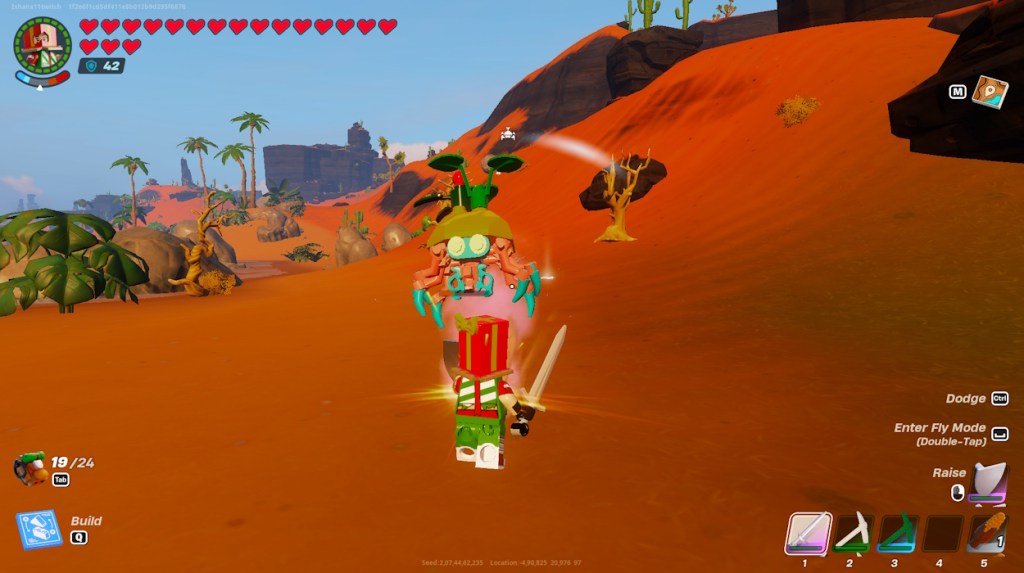Choose the green glider hotbar slot
This screenshot has width=1024, height=573.
pos(897,533)
